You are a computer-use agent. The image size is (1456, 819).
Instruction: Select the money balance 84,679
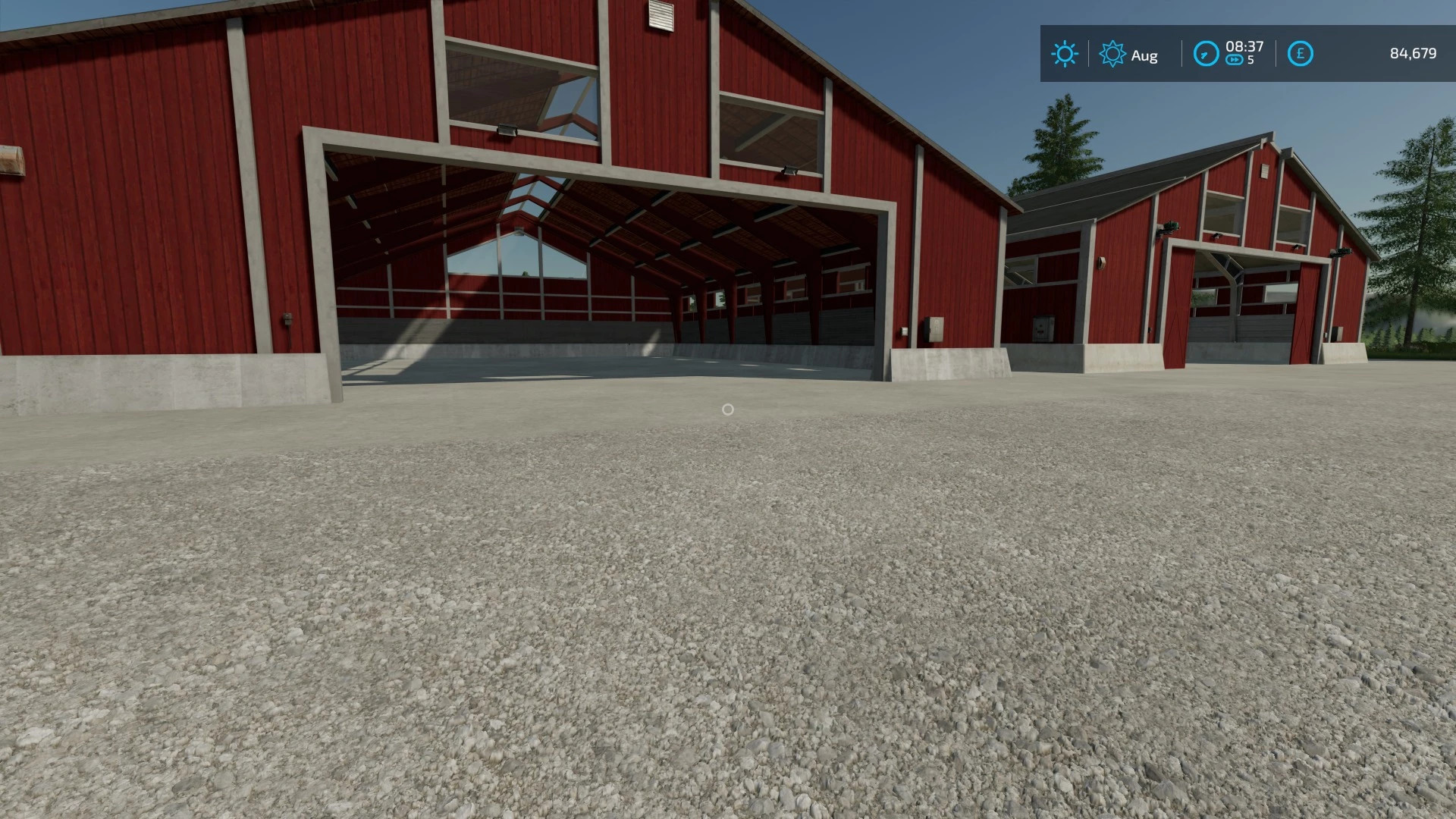pyautogui.click(x=1411, y=54)
